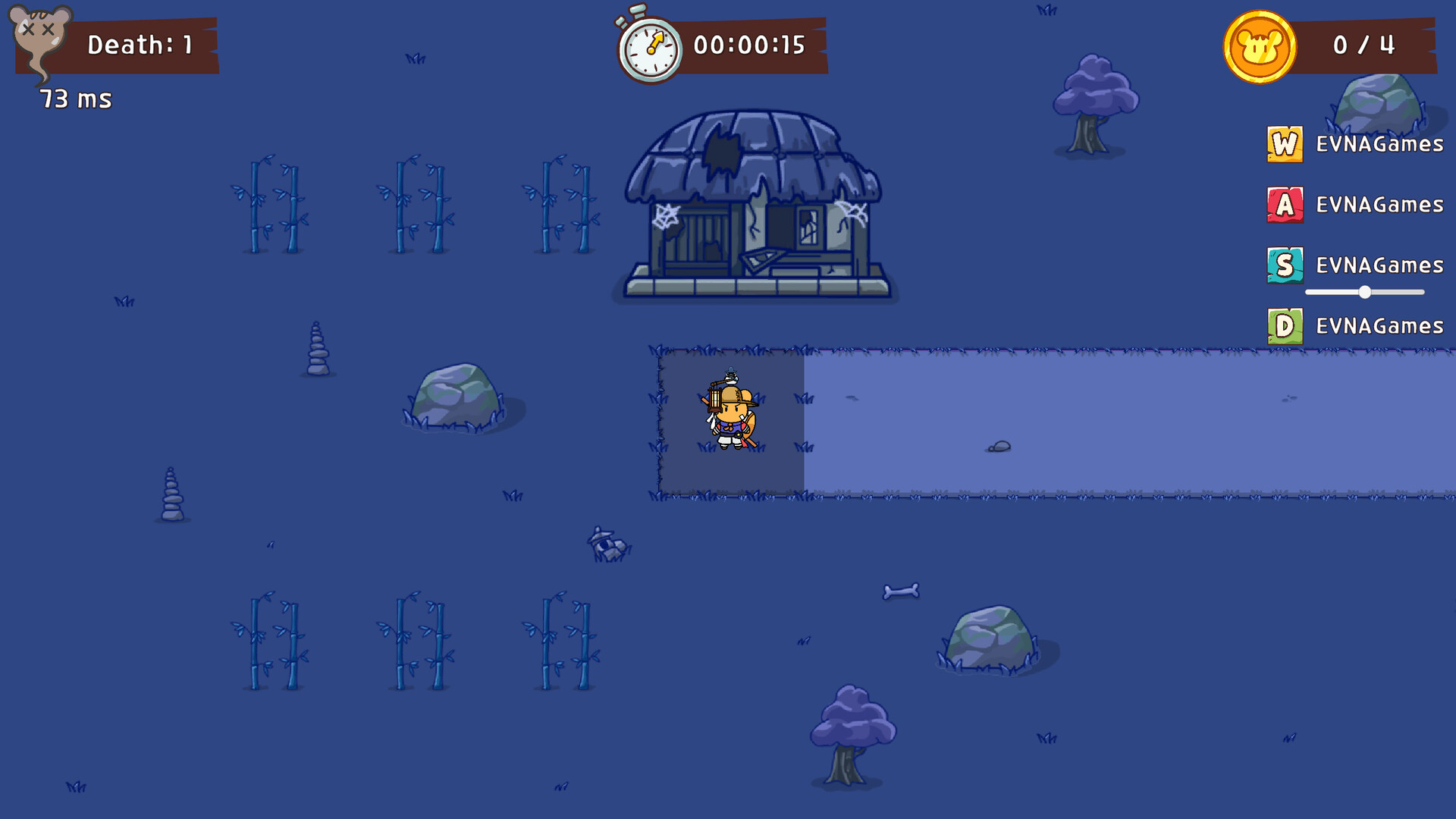Click the D key icon
This screenshot has height=819, width=1456.
1284,326
